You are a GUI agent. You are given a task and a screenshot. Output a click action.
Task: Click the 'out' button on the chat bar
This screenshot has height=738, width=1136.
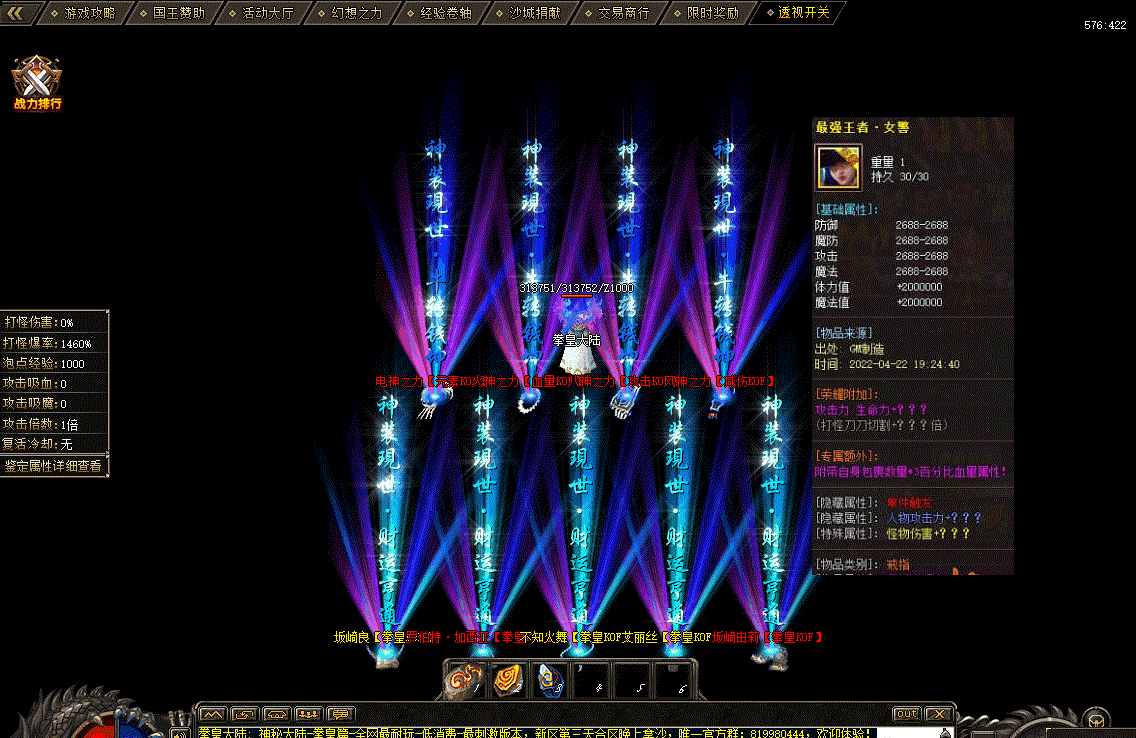click(906, 714)
